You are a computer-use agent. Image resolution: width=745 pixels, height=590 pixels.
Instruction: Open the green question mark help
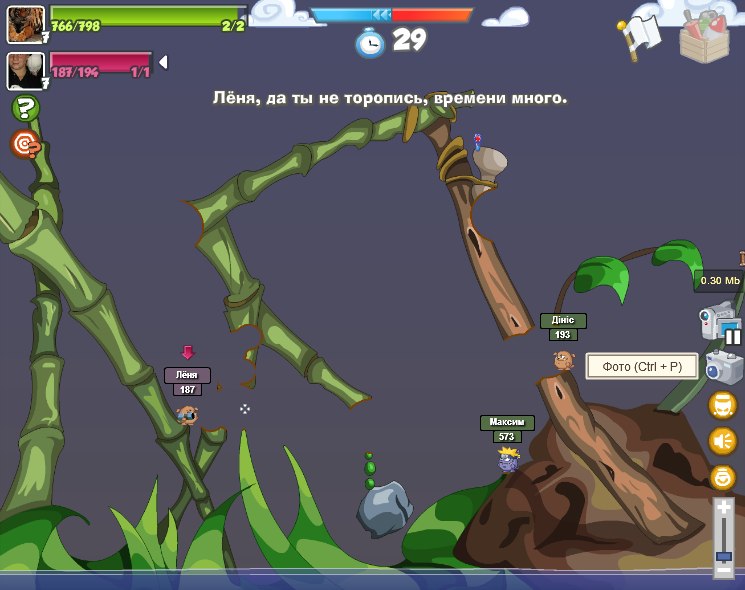click(x=25, y=108)
